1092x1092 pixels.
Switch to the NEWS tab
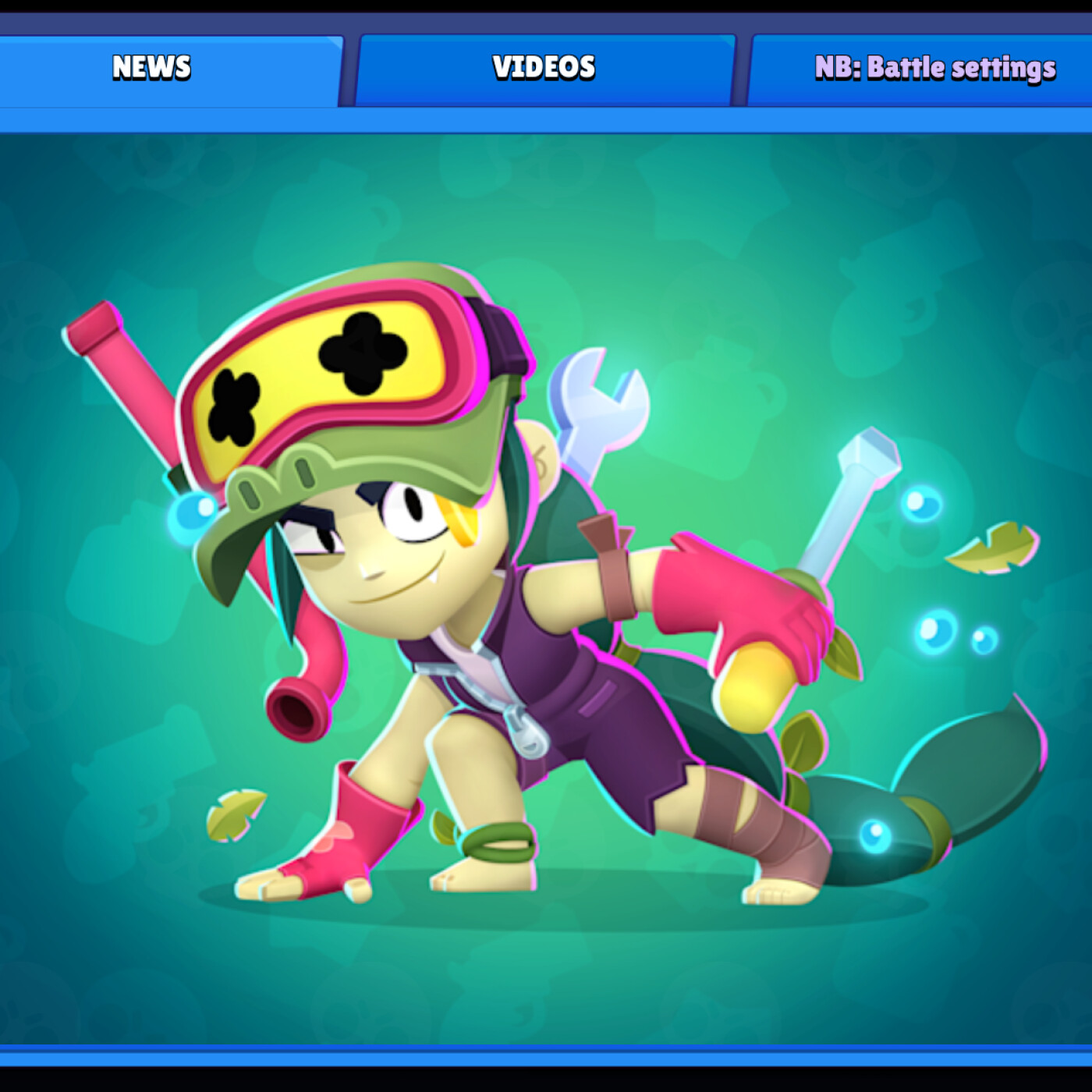point(153,67)
